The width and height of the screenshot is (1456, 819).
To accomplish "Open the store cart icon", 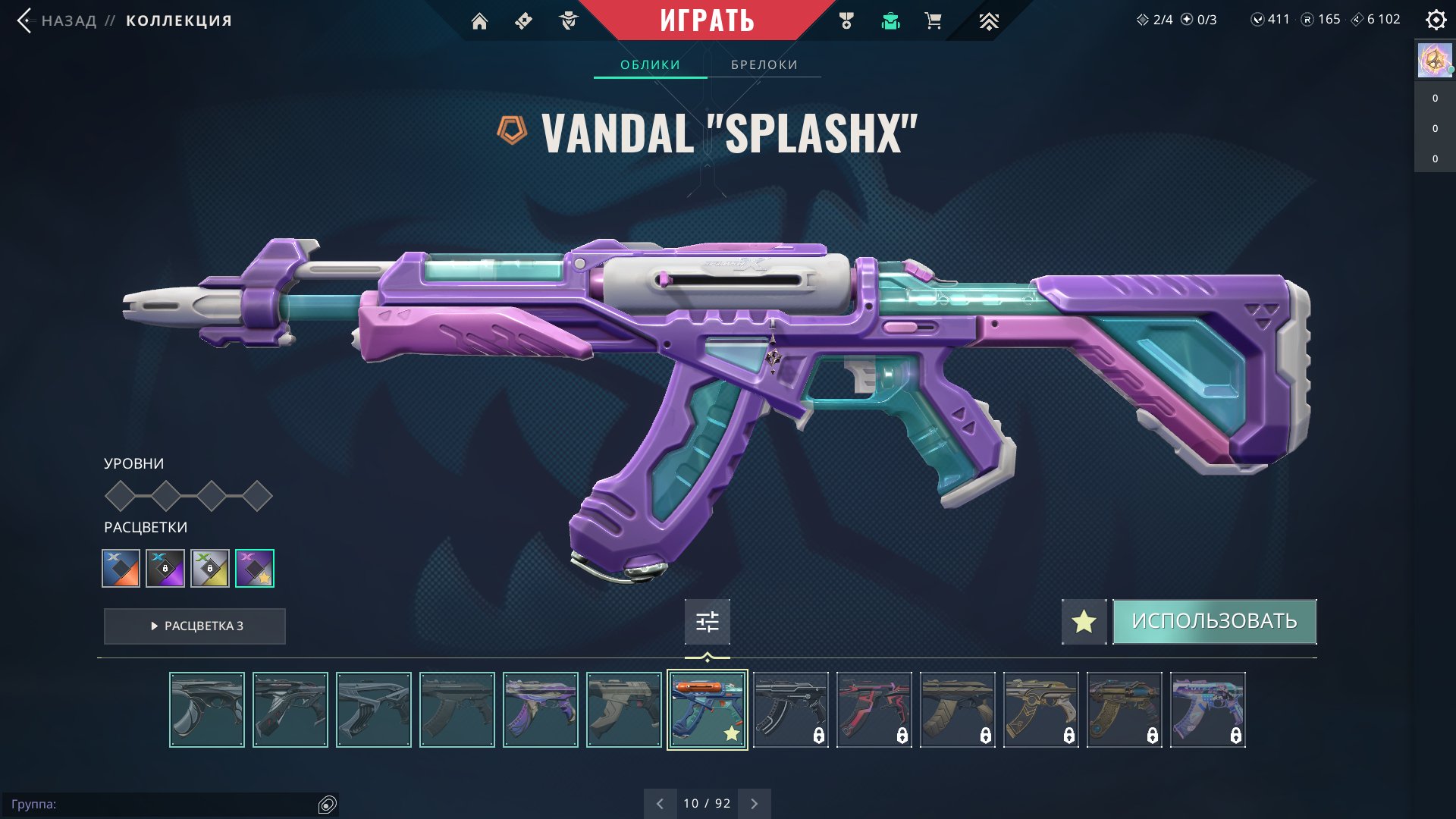I will (934, 21).
